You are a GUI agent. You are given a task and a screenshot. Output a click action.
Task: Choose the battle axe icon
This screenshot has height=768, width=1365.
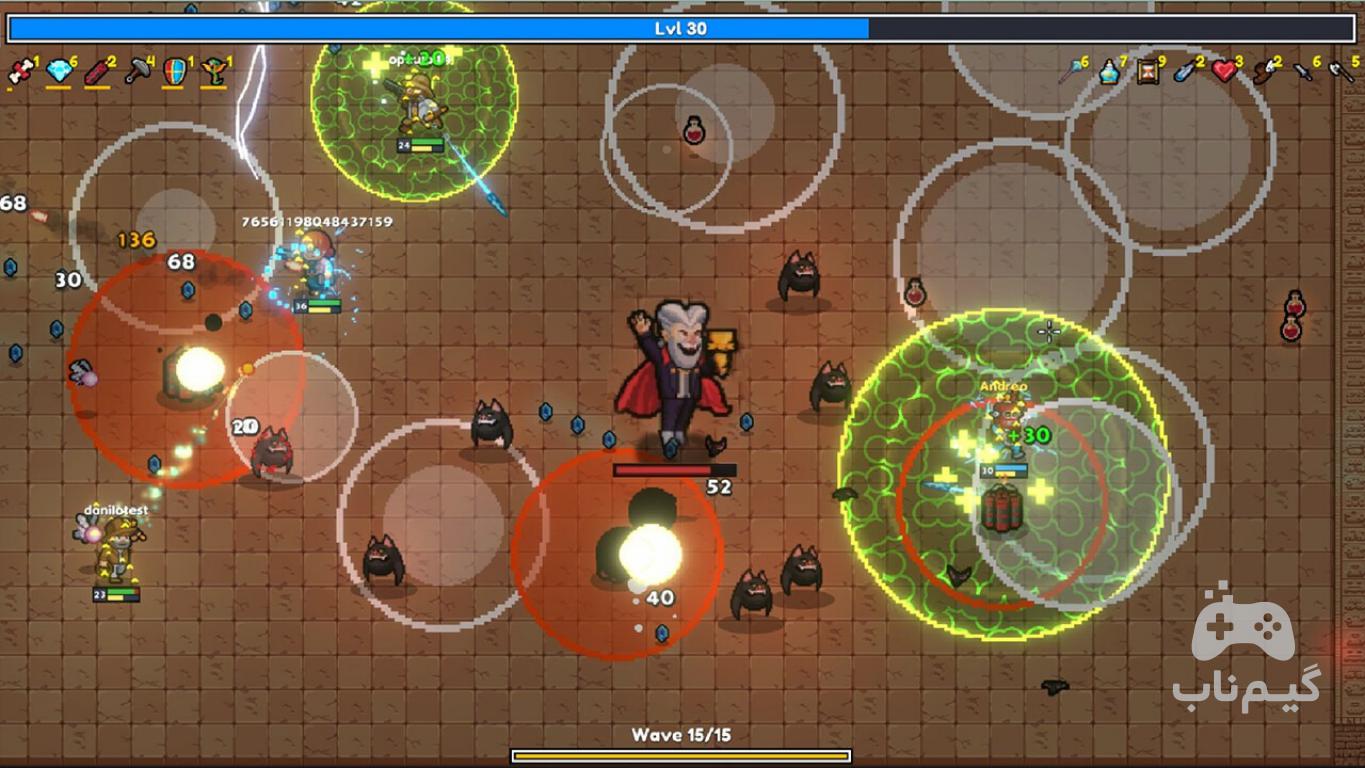pyautogui.click(x=1340, y=71)
